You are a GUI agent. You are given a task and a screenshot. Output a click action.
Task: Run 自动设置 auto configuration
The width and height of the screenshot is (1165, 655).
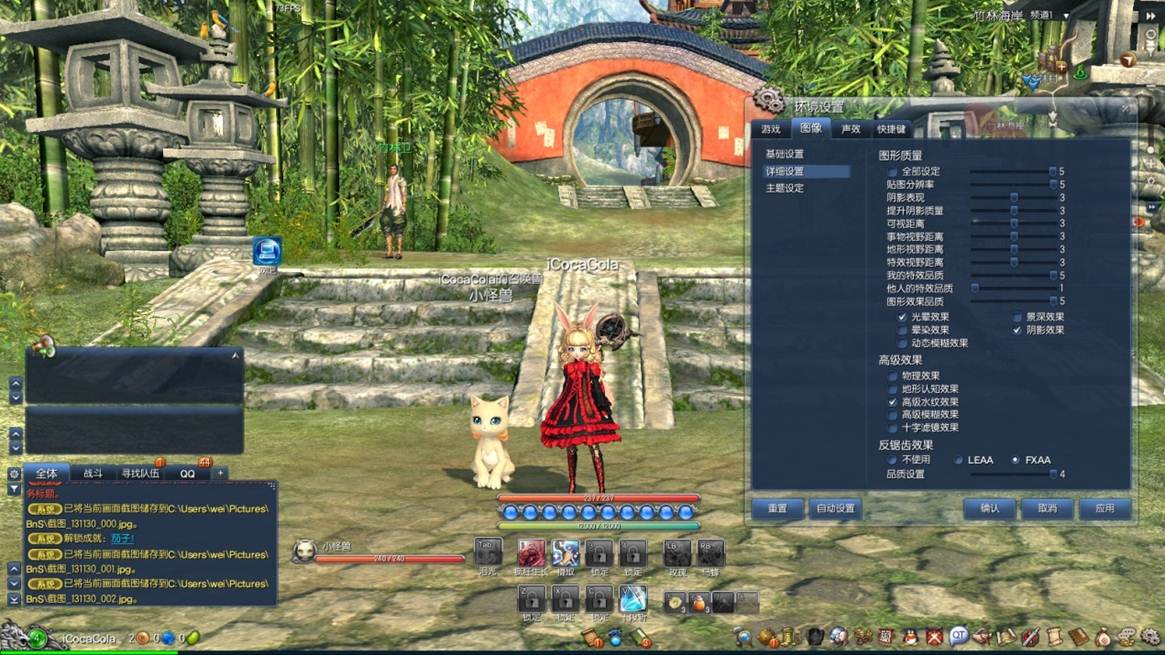point(835,508)
